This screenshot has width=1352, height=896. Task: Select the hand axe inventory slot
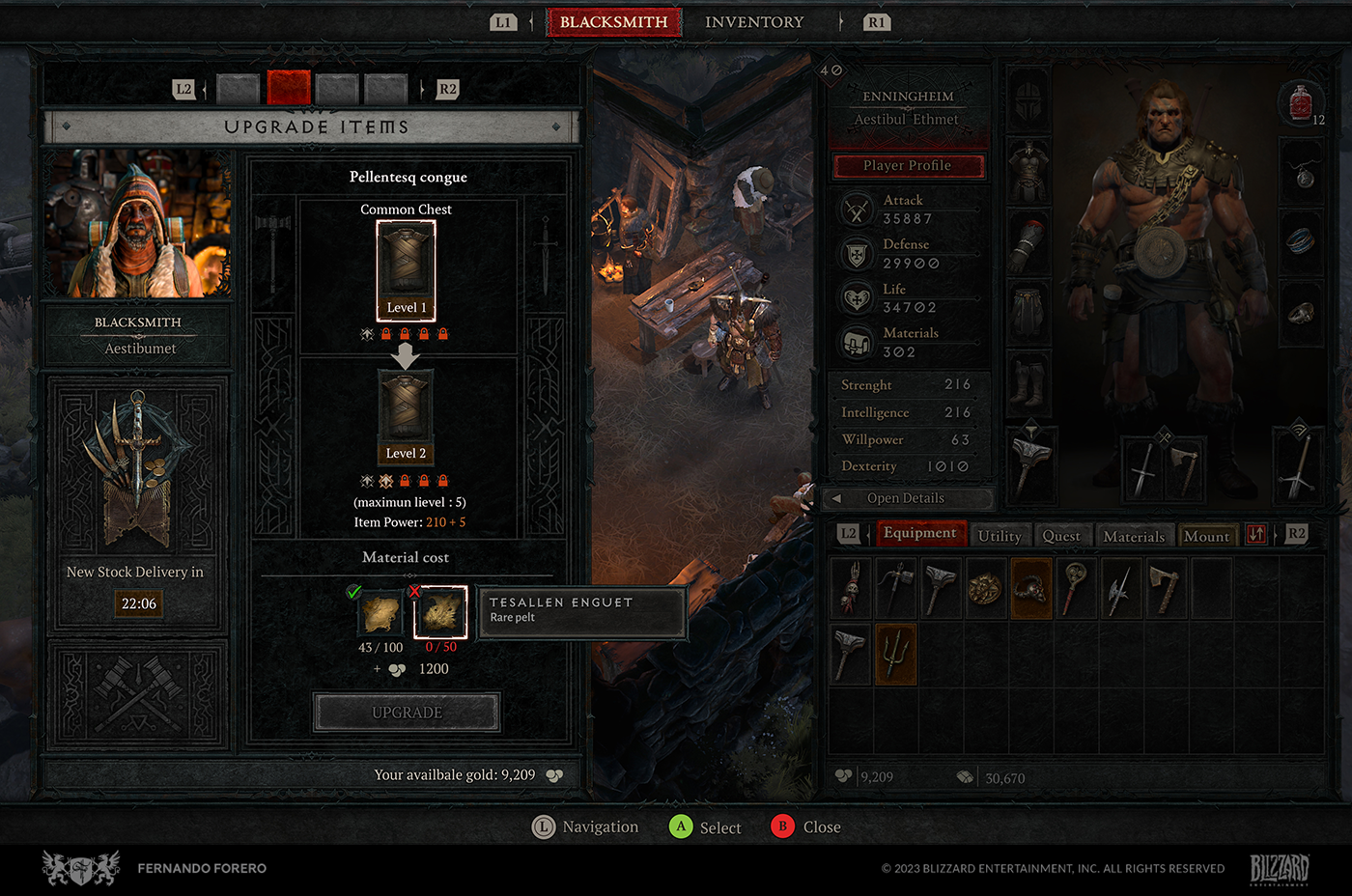tap(1165, 588)
